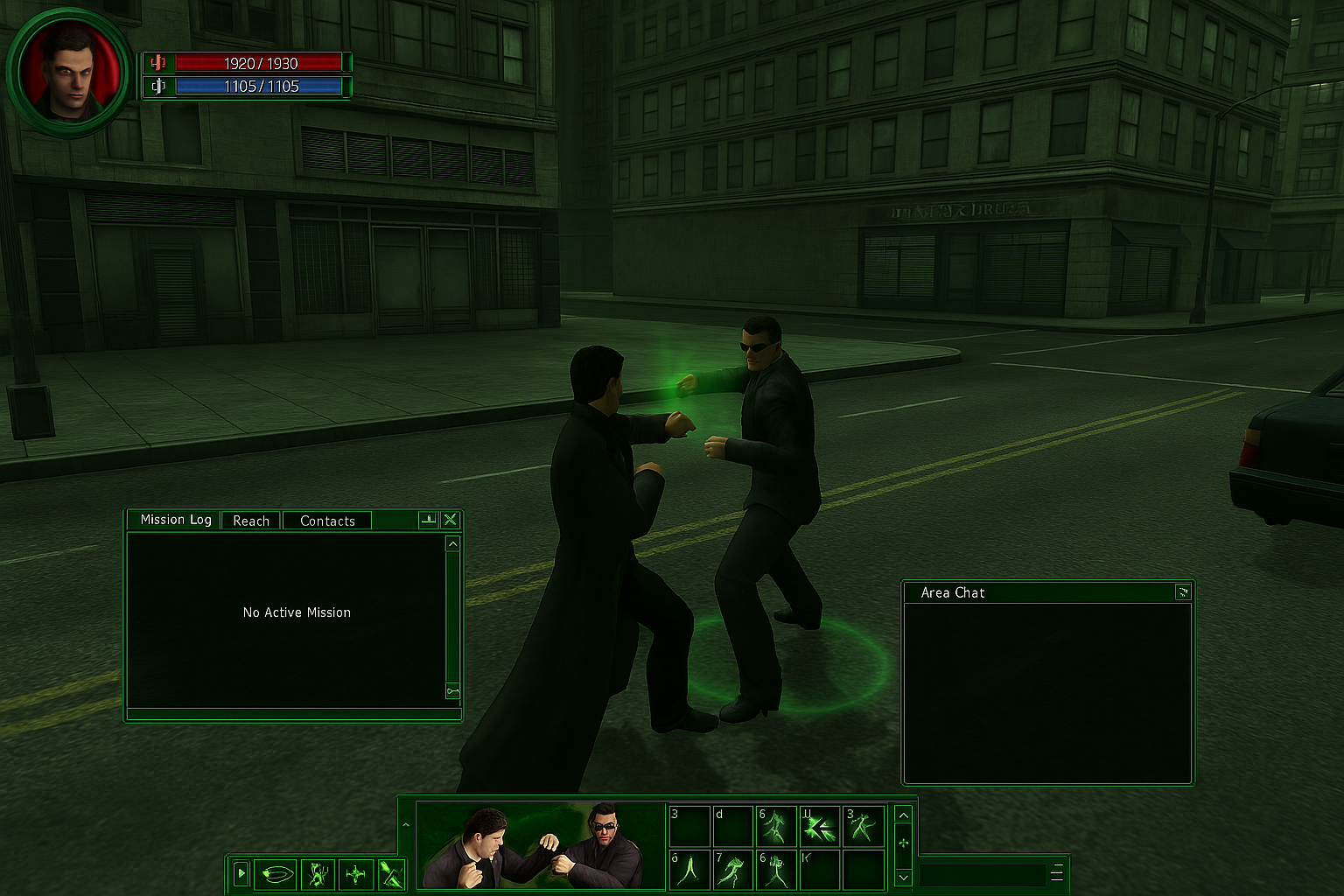Page the hotbar down with the bottom arrow
This screenshot has height=896, width=1344.
[x=904, y=876]
